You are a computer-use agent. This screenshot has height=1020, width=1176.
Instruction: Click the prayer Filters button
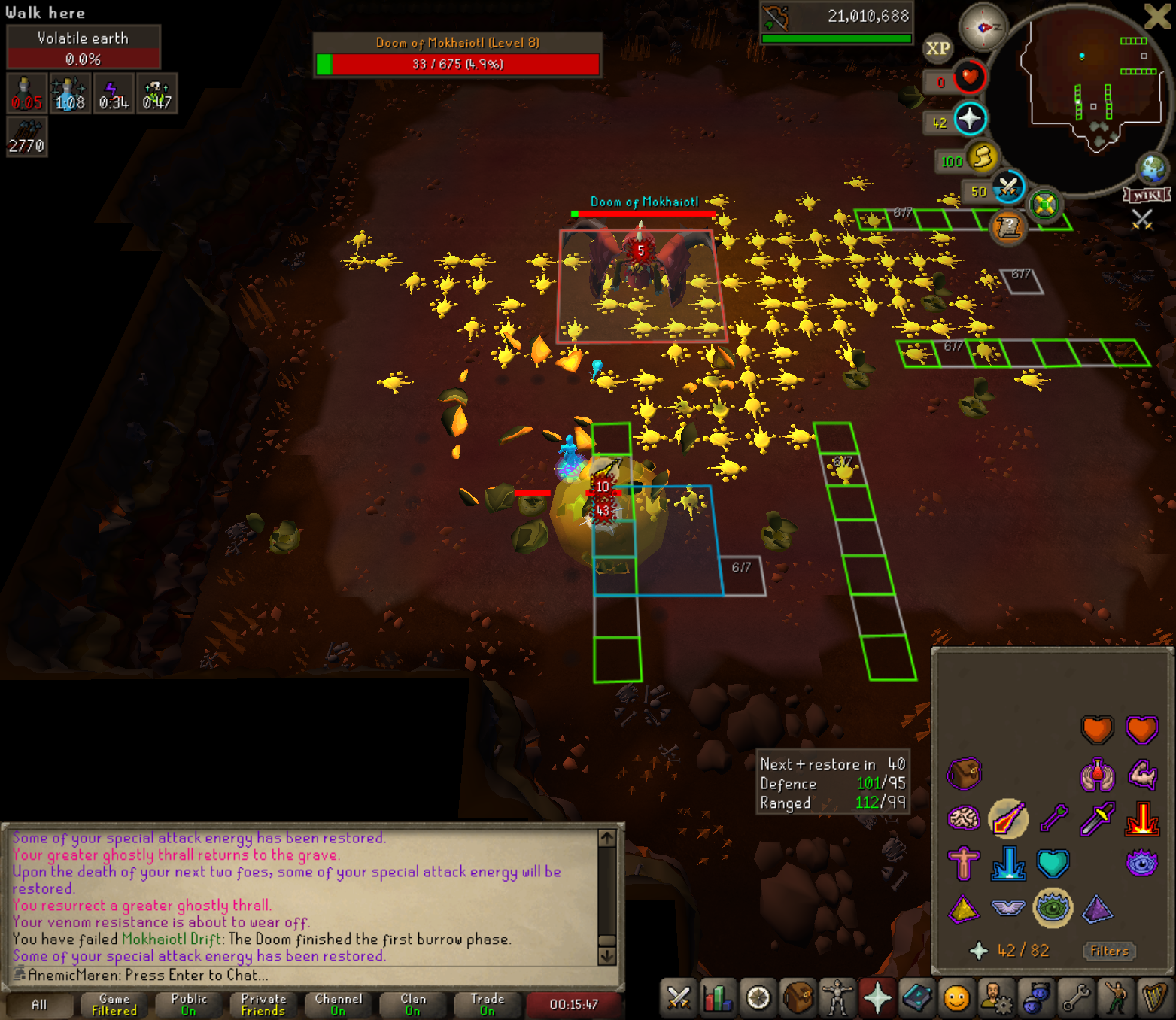[x=1109, y=951]
